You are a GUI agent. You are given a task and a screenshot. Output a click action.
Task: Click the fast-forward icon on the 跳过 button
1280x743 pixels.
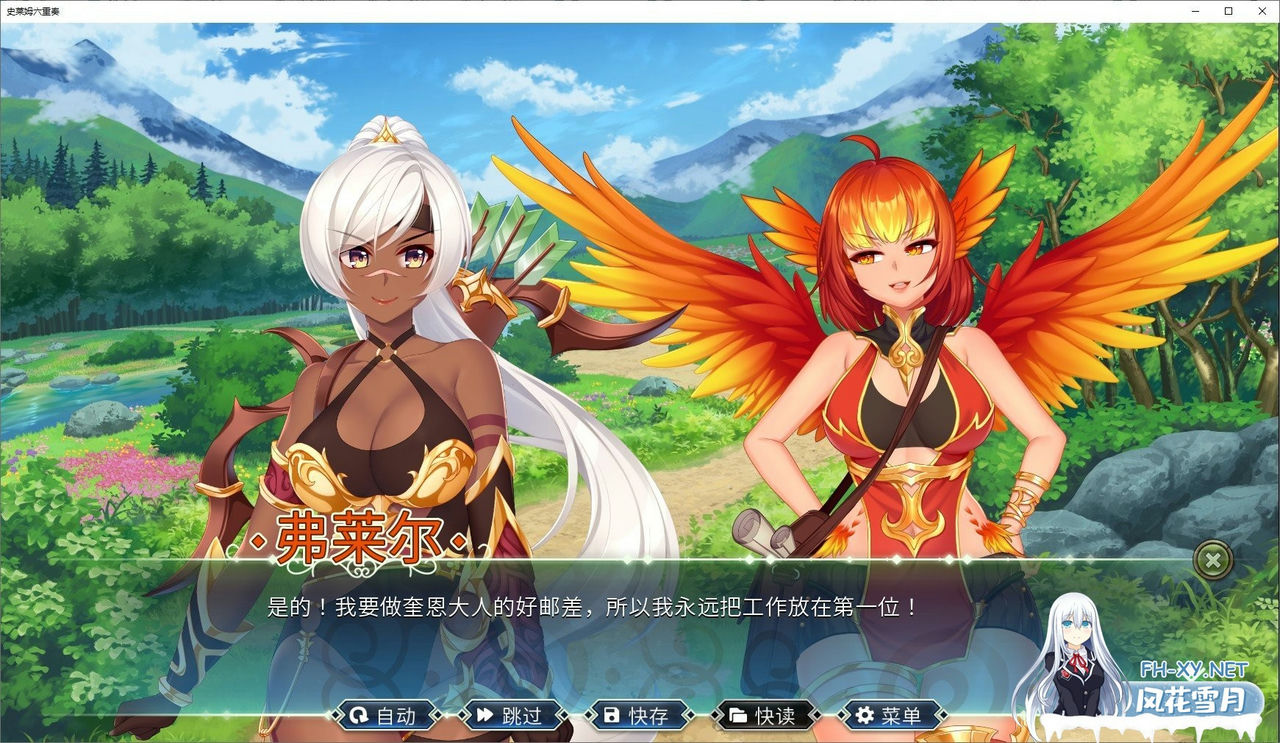pos(483,716)
